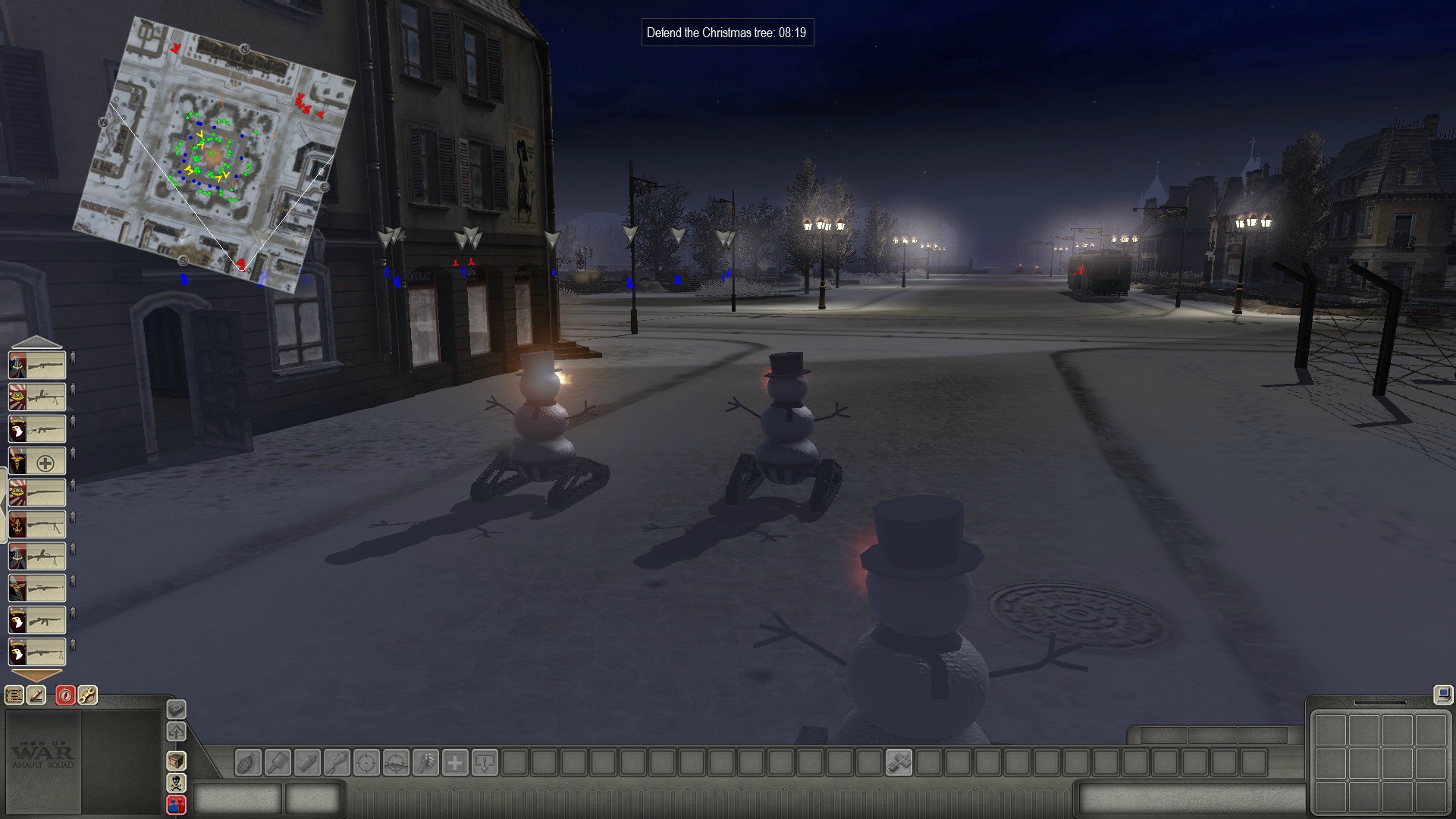The width and height of the screenshot is (1456, 819).
Task: Click the down-arrow drop action slot
Action: pos(485,762)
